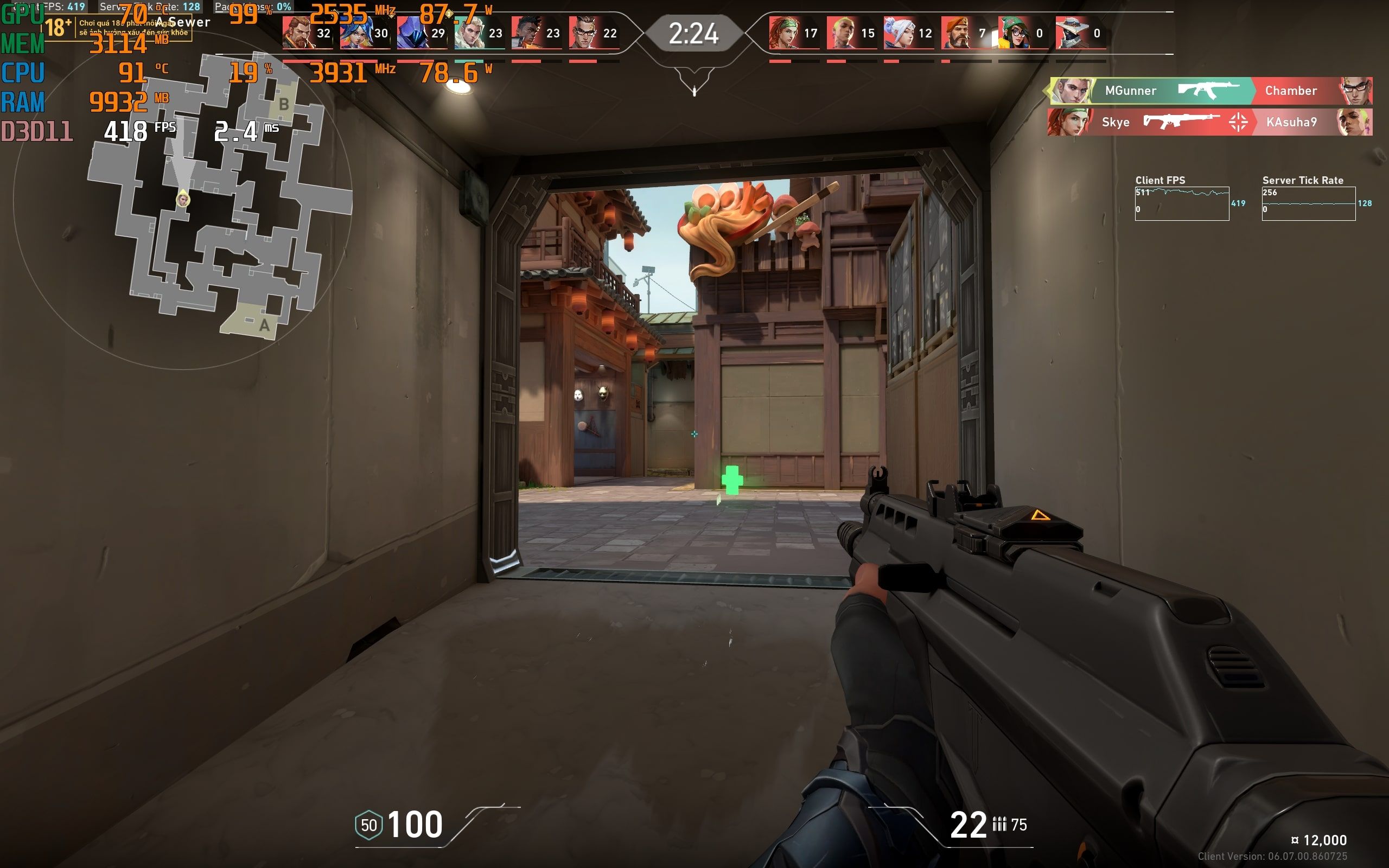Click the Jett portrait with 12 kills
This screenshot has width=1389, height=868.
899,33
